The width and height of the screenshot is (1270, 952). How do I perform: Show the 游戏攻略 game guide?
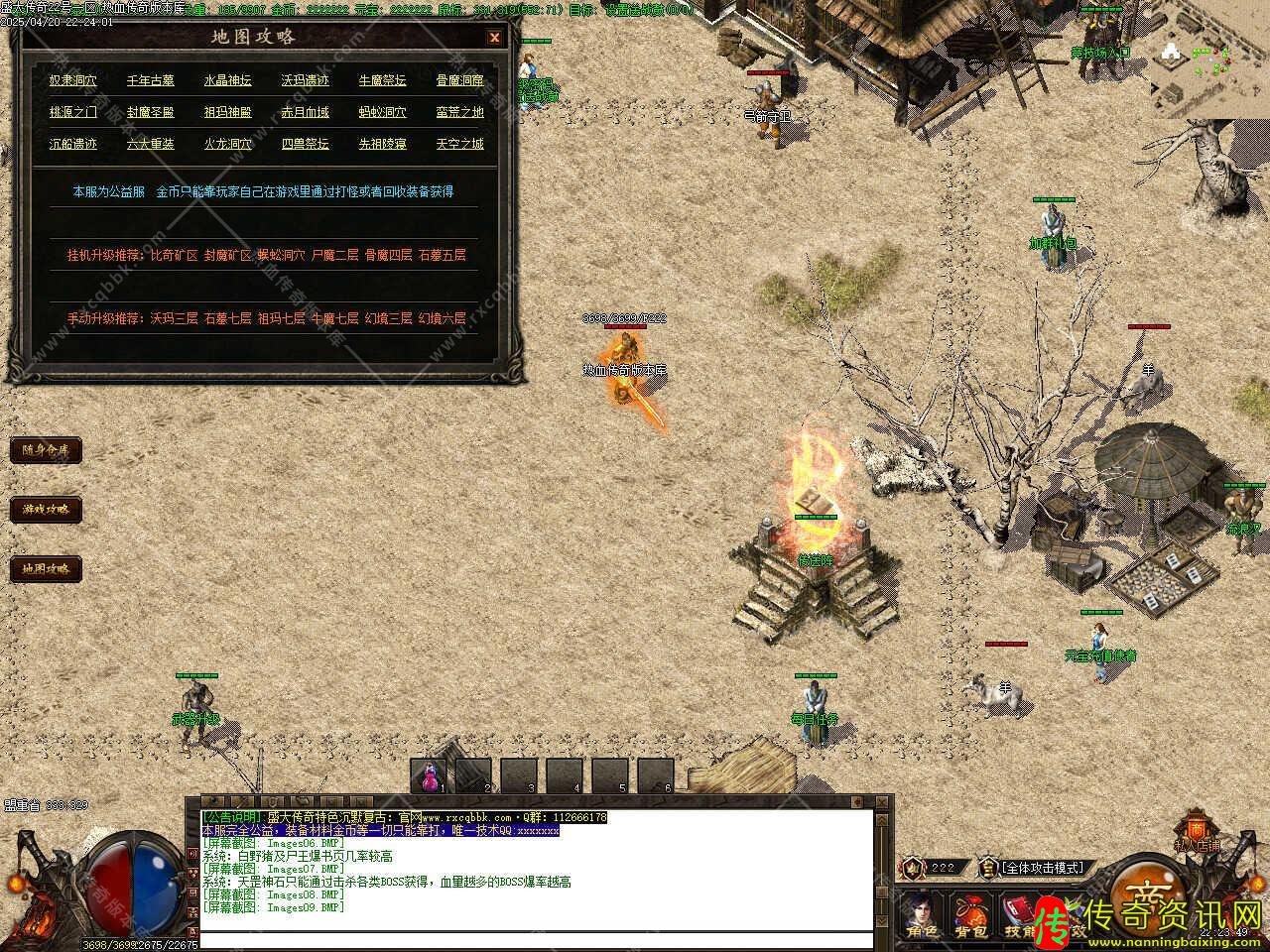(46, 510)
